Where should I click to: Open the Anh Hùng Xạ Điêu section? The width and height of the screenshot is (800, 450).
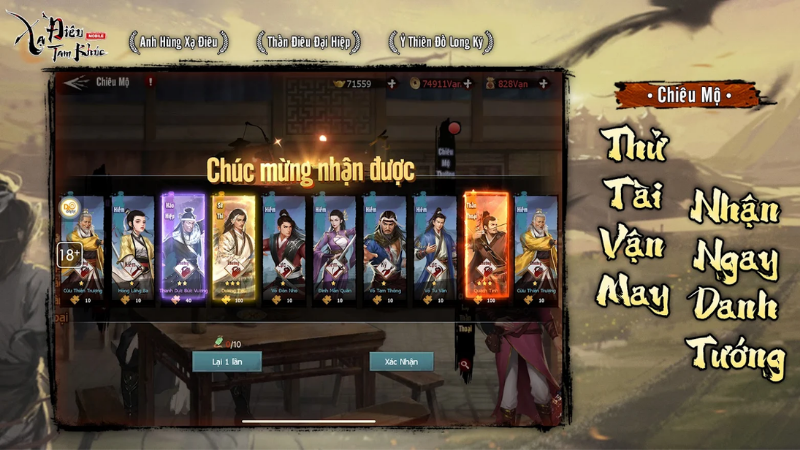point(178,42)
